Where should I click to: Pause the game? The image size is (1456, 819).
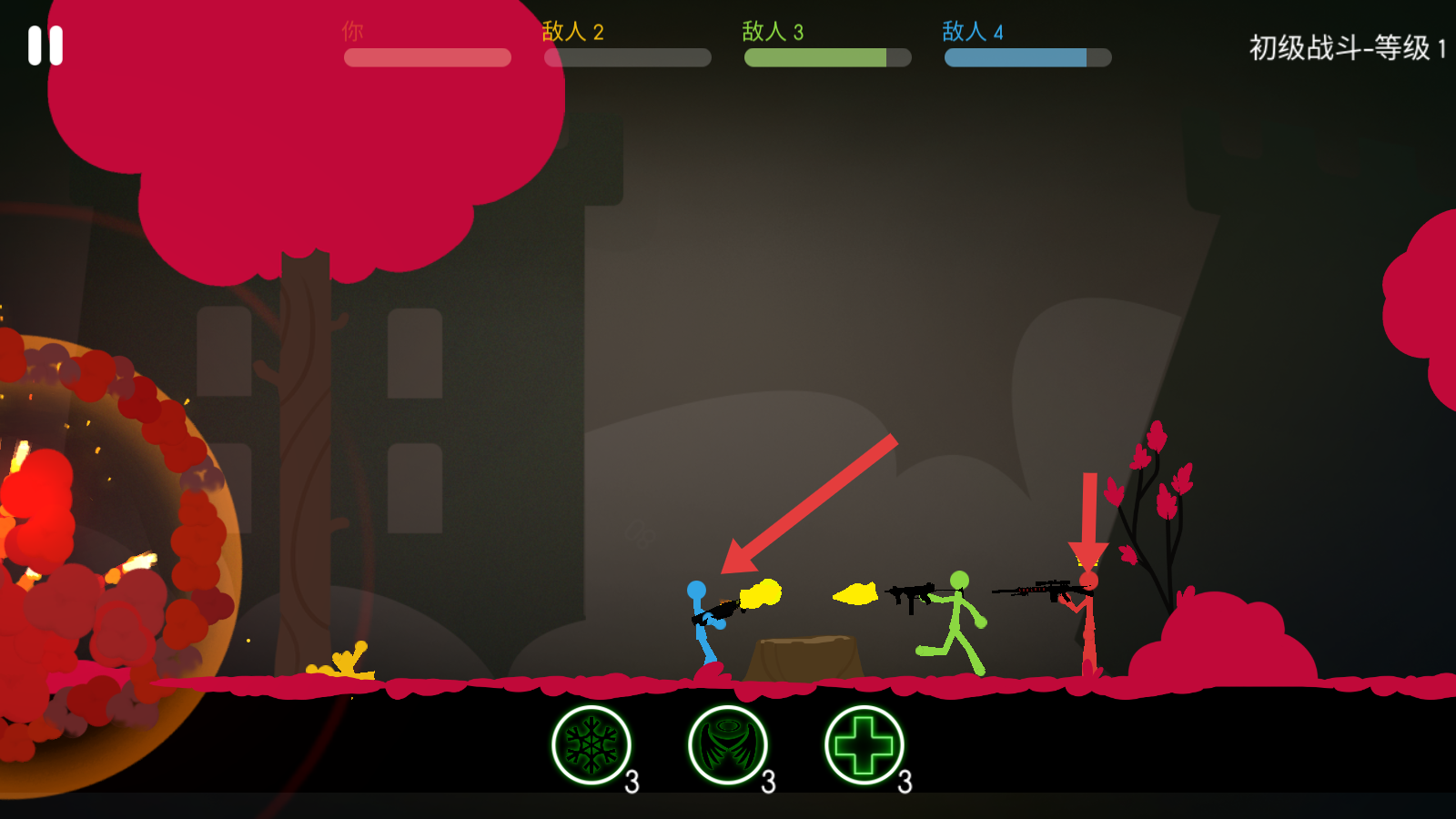(x=45, y=45)
